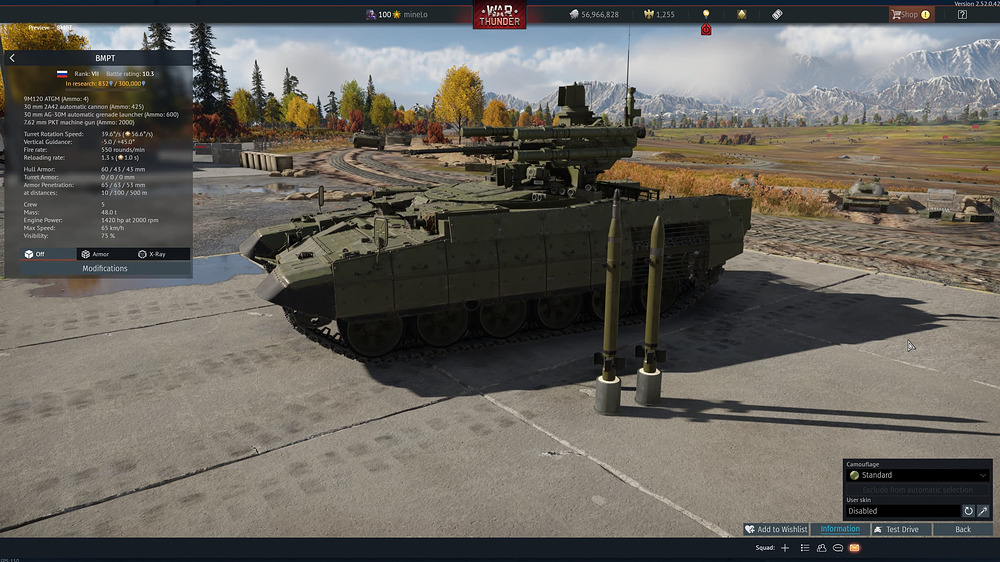Open the mail envelope icon
Screen dimensions: 1000x562
click(854, 548)
